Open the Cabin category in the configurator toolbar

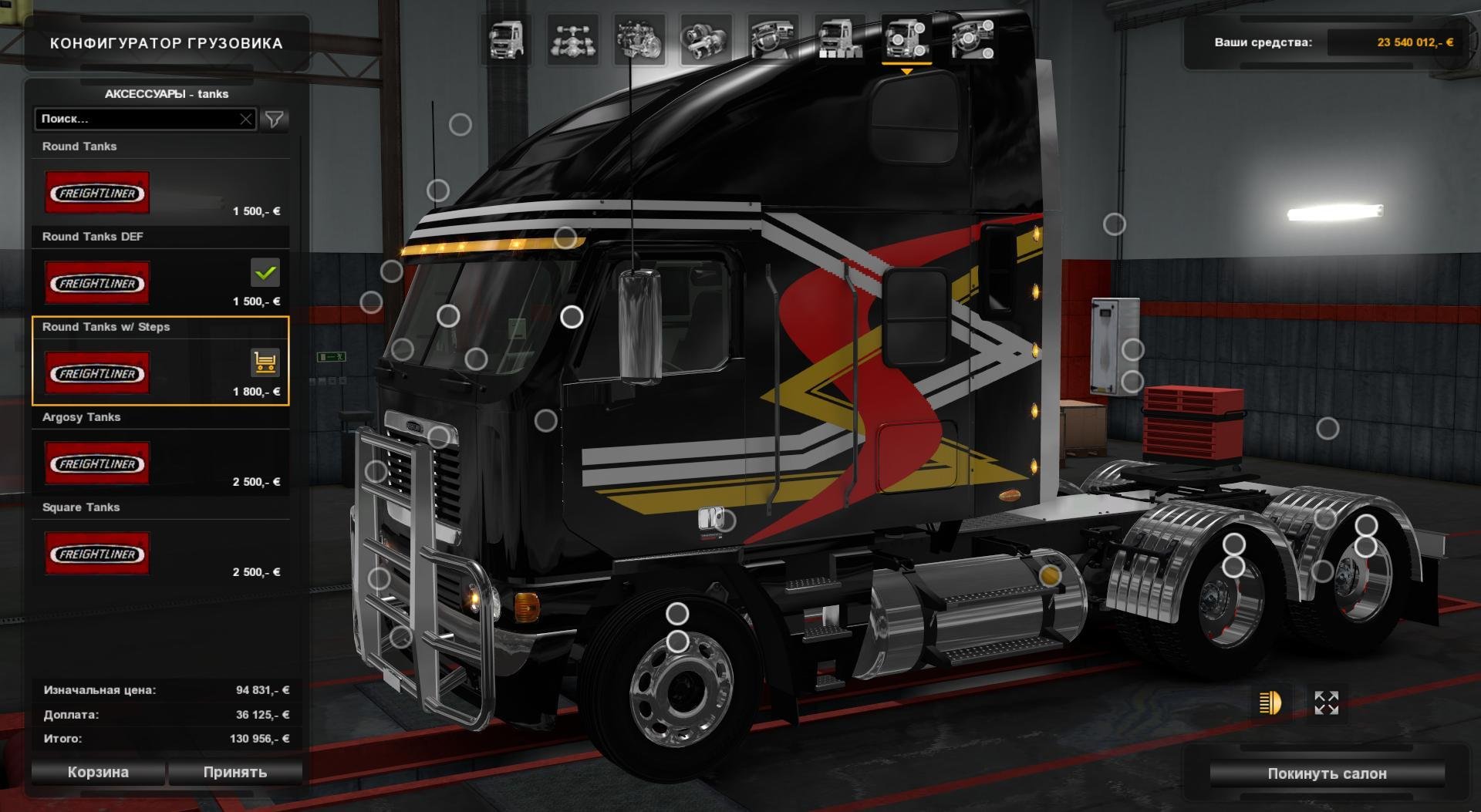click(x=504, y=40)
